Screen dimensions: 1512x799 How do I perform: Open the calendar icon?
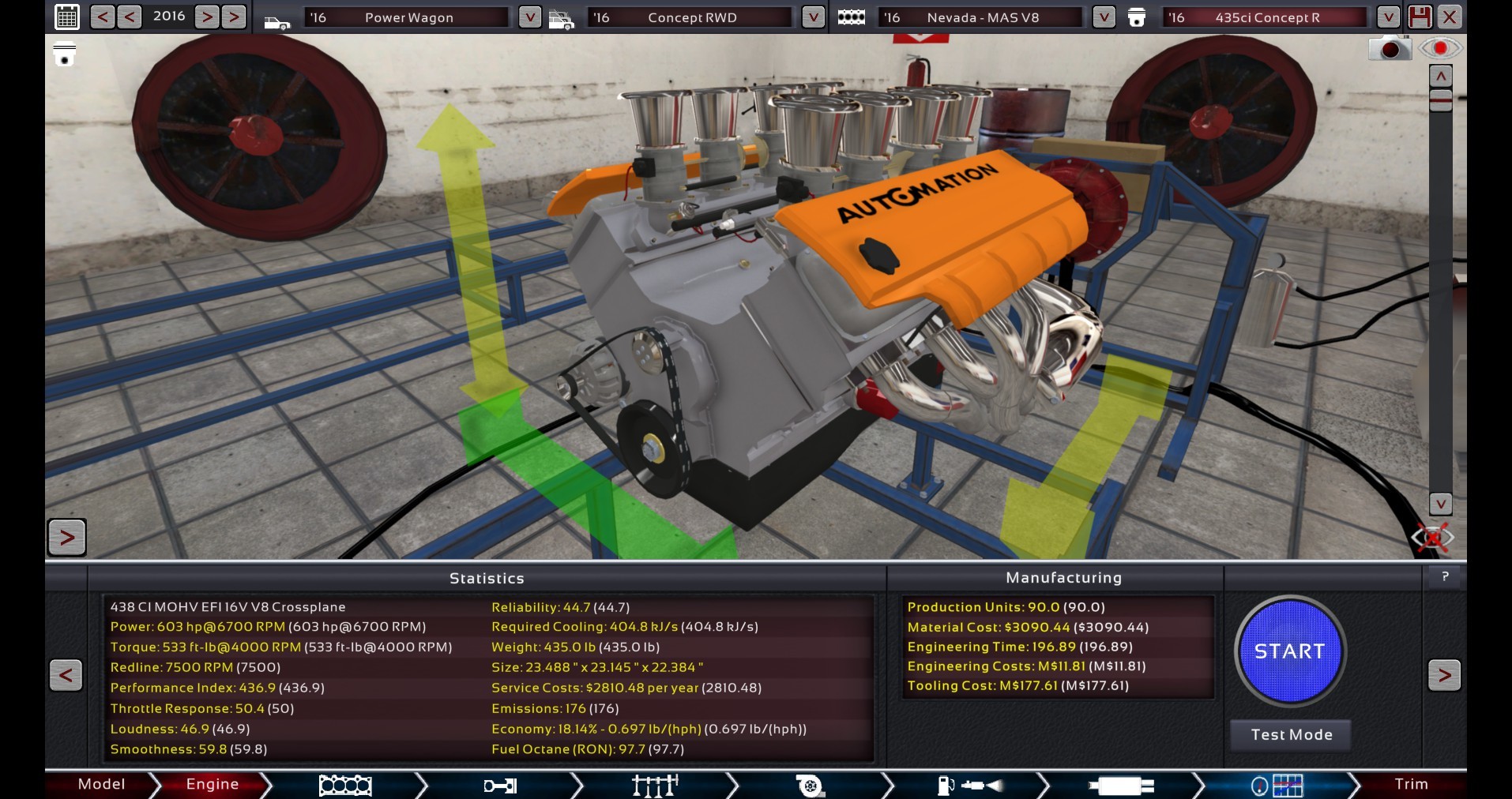click(67, 17)
